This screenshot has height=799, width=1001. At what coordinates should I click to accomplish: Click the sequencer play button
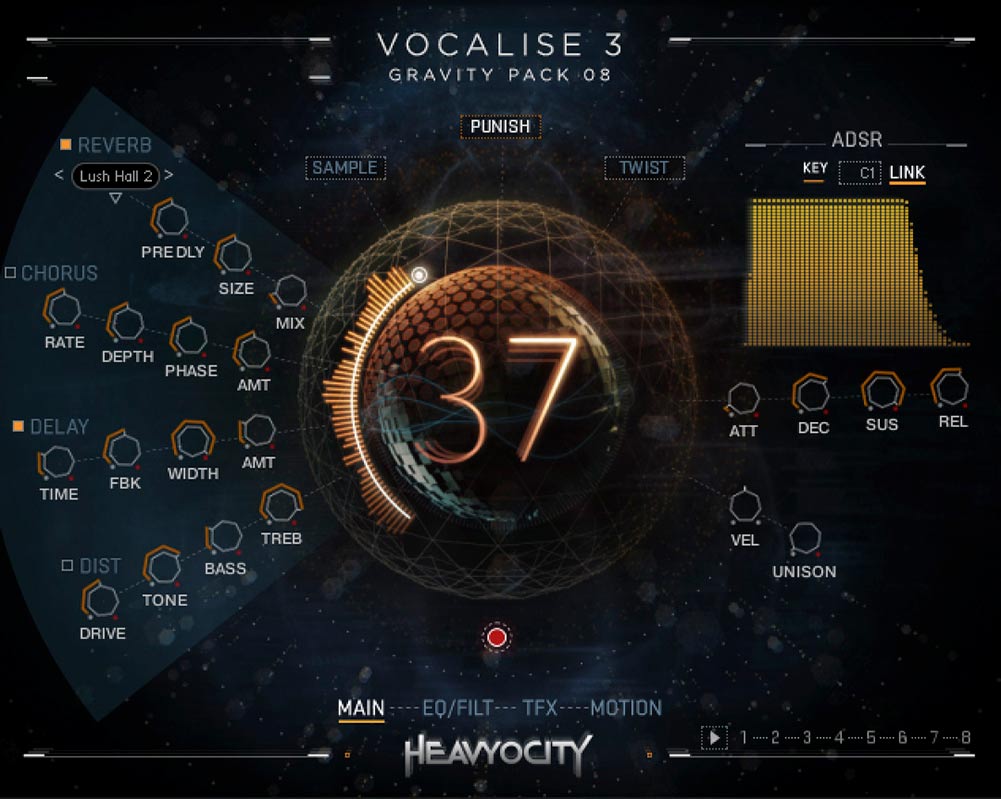(x=714, y=738)
